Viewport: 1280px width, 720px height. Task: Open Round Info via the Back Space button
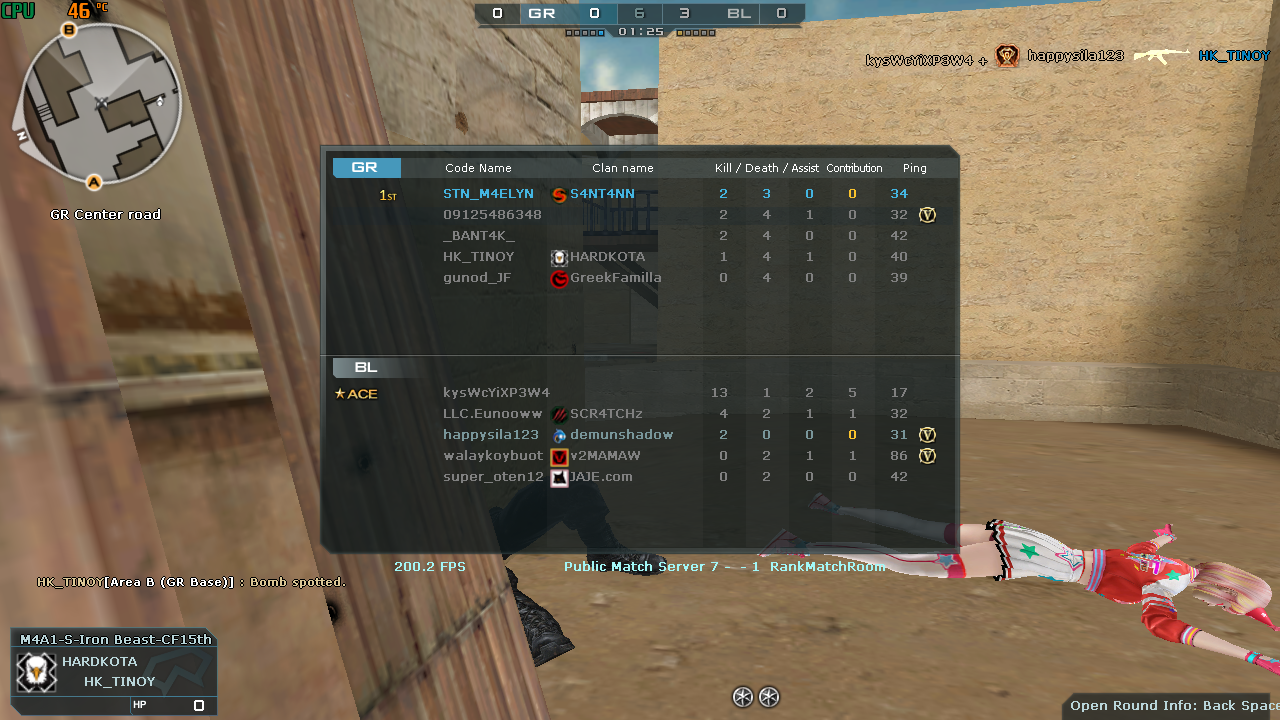tap(1170, 705)
